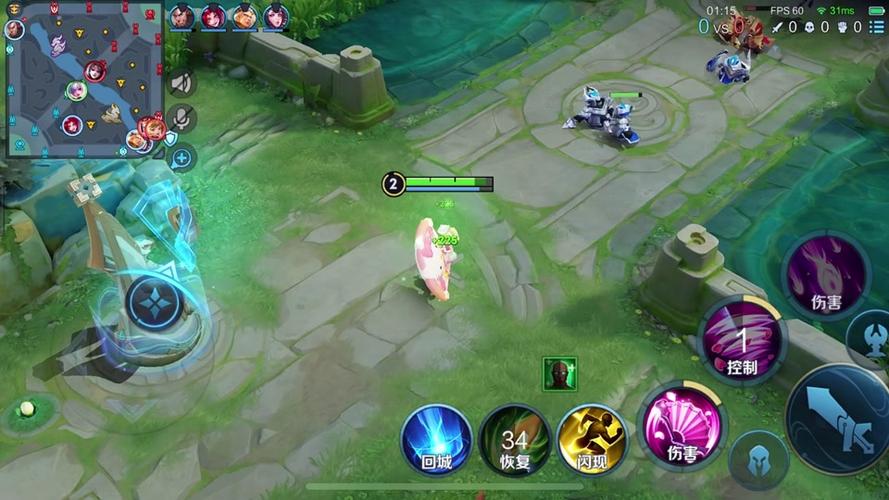This screenshot has width=889, height=500.
Task: Toggle the muted speaker icon
Action: 181,83
